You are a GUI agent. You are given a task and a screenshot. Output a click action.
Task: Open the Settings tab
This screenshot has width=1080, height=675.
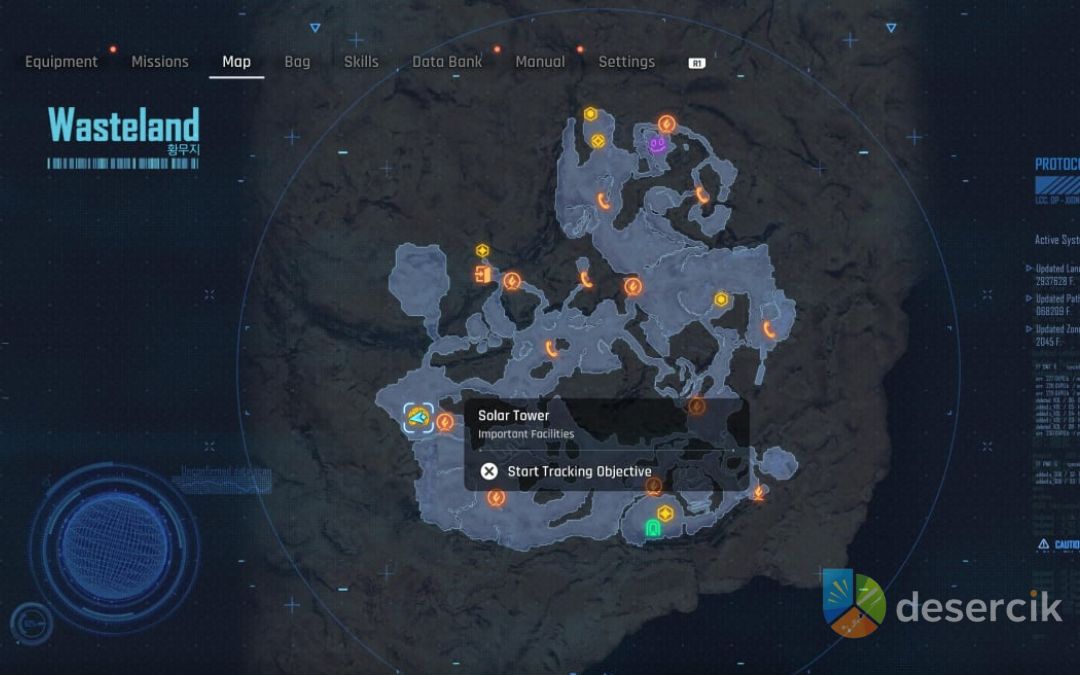626,62
